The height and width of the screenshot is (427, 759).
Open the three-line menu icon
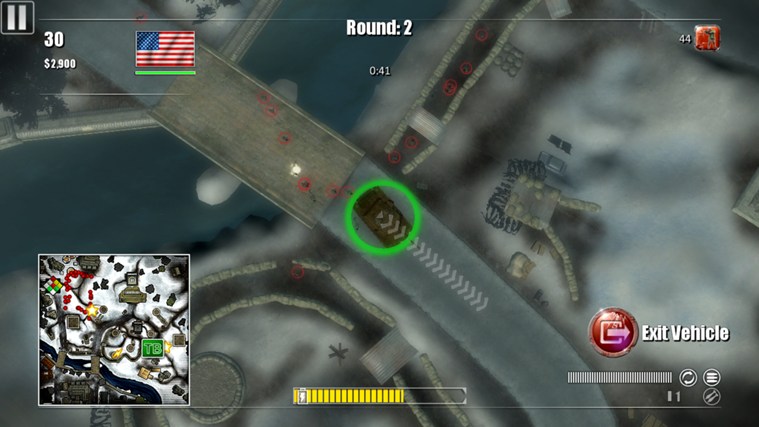tap(712, 377)
